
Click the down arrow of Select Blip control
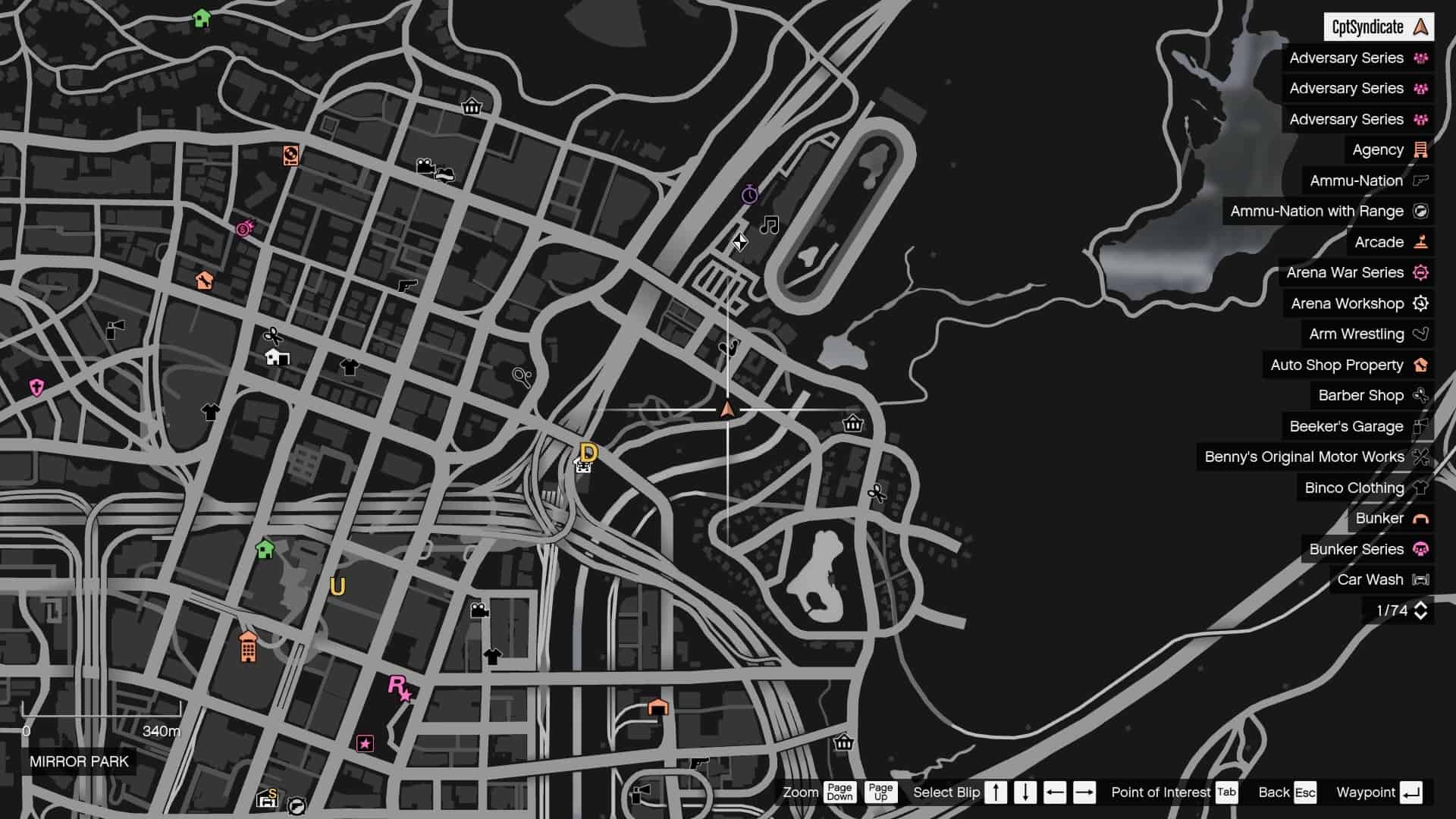(1025, 792)
